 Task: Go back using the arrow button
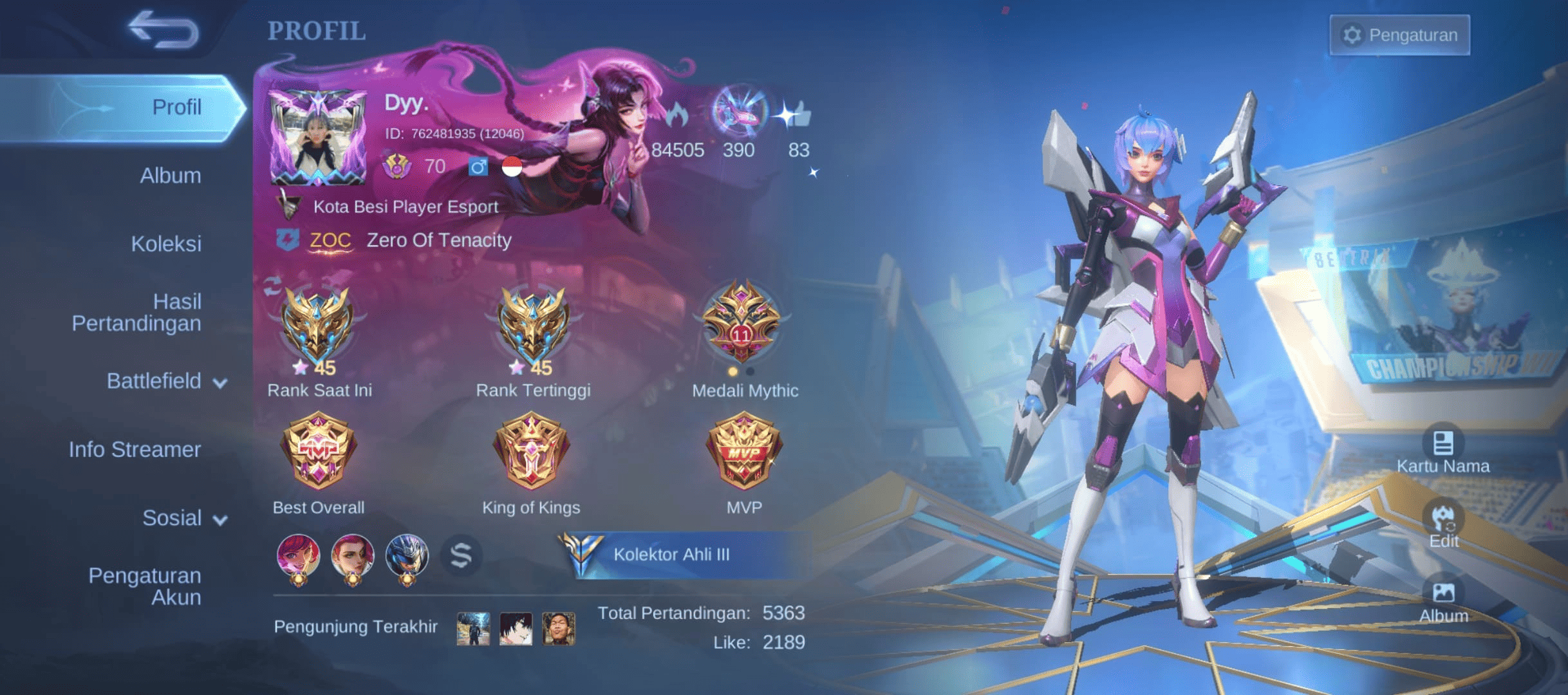(163, 30)
